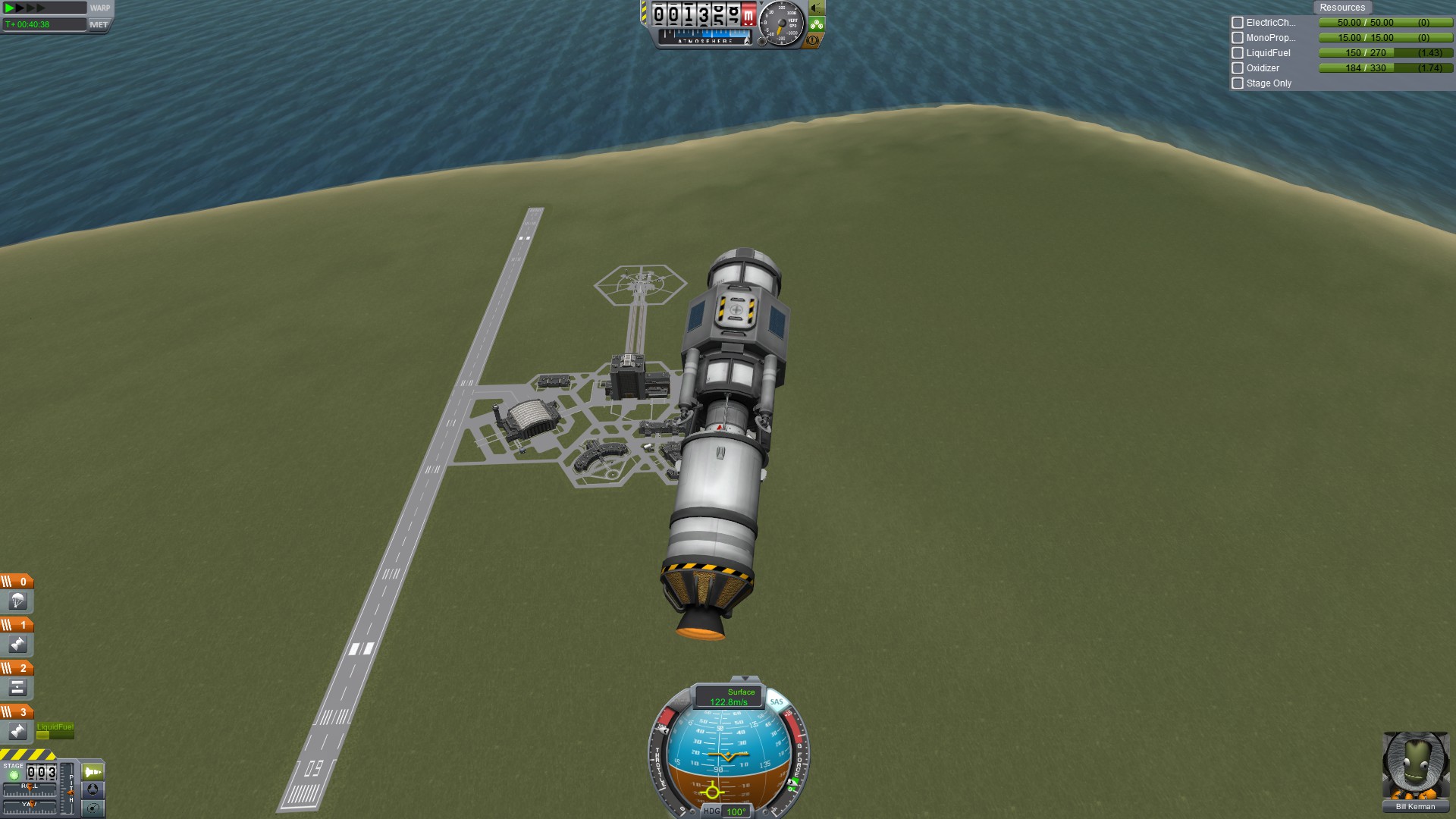Select the stage 2 decoupler icon
The image size is (1456, 819).
(17, 688)
